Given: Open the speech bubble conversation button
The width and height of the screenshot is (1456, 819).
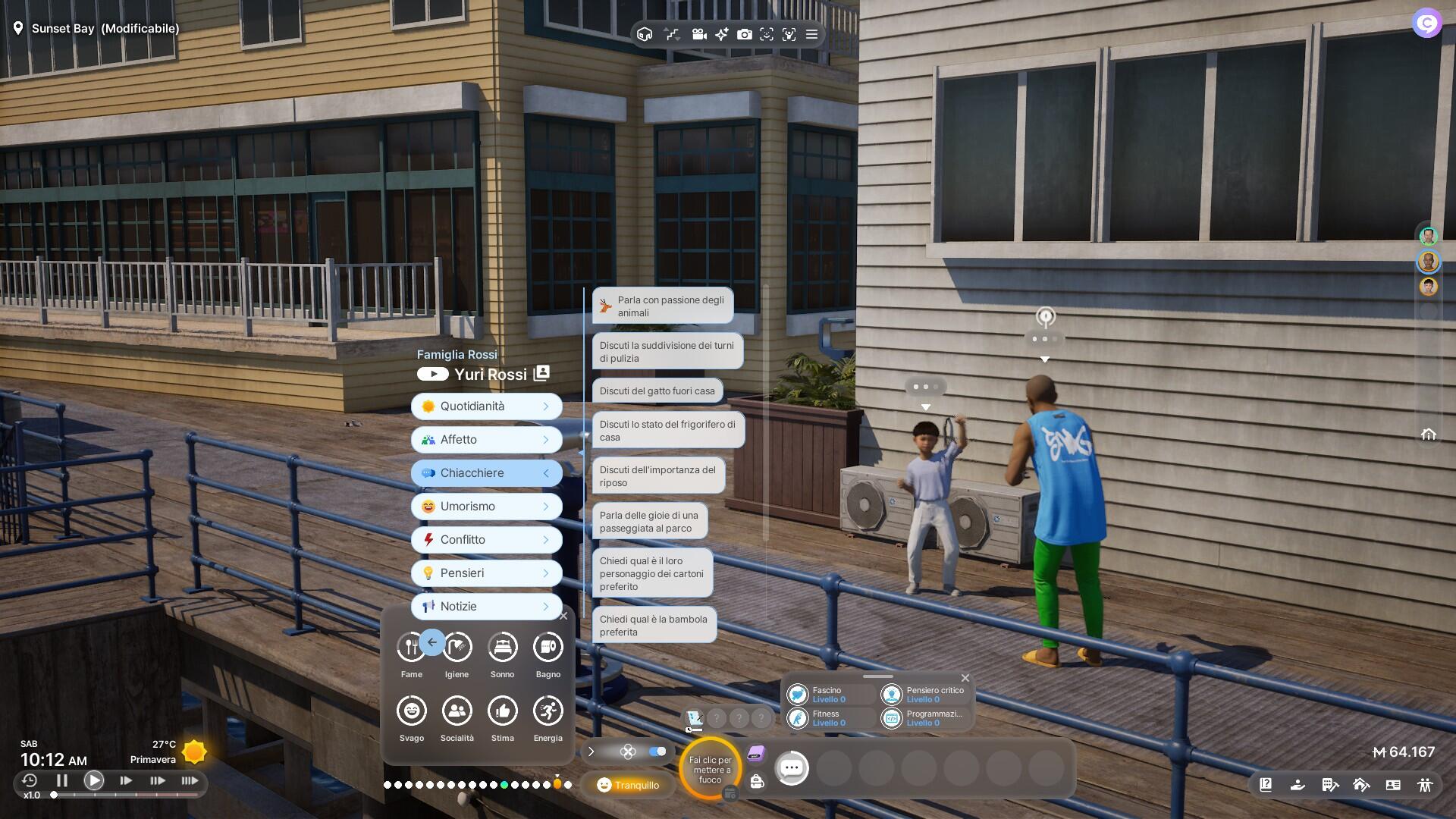Looking at the screenshot, I should point(792,768).
